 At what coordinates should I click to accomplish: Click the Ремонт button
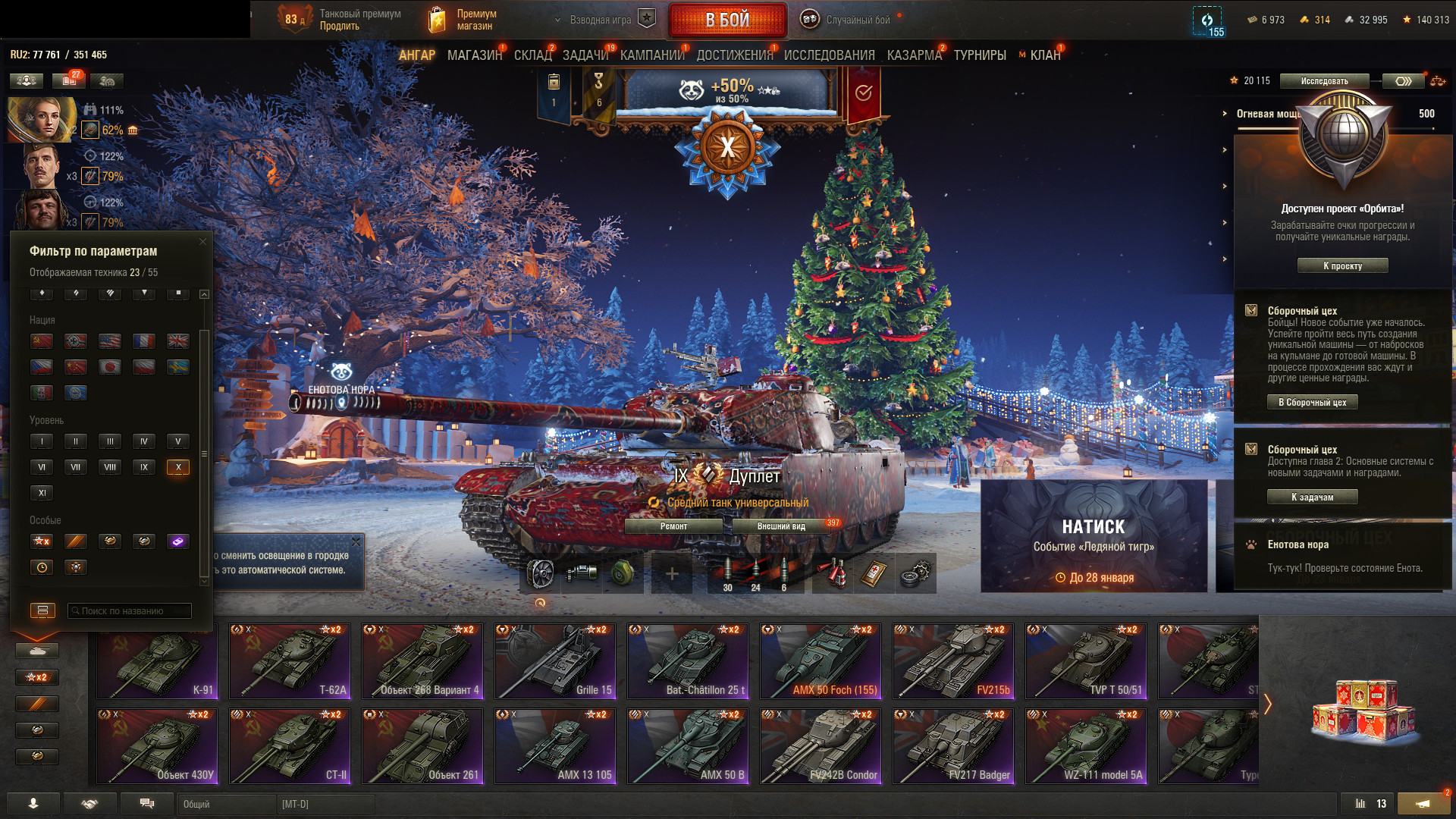tap(673, 526)
